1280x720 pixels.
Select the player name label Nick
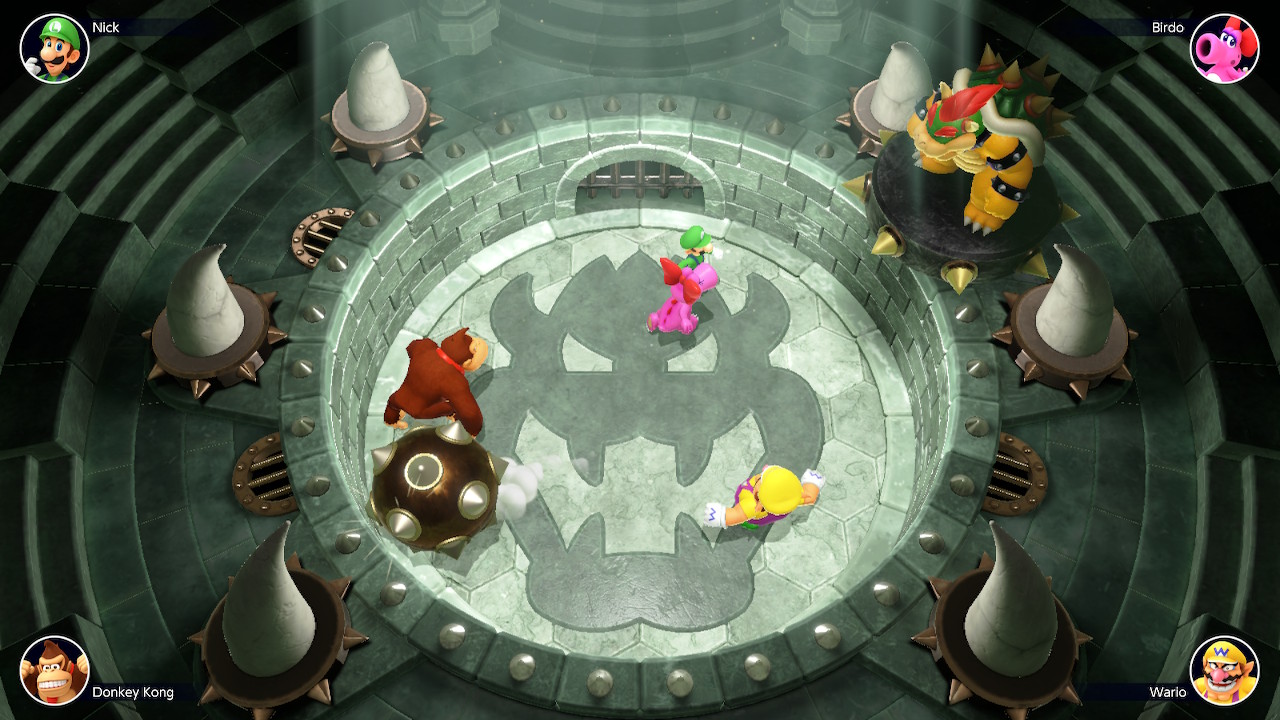point(105,27)
